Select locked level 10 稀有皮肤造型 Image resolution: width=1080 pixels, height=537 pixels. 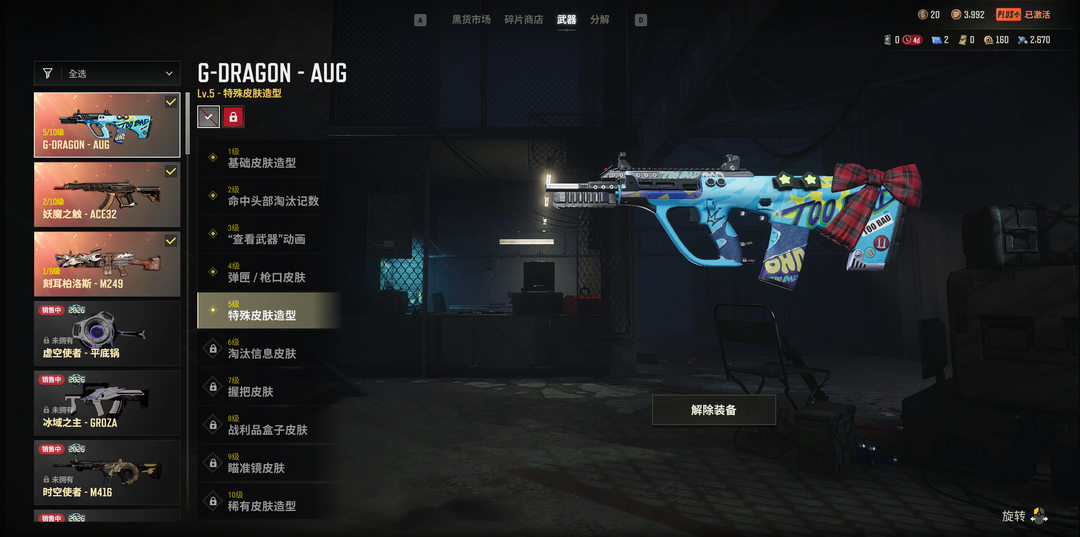tap(268, 502)
